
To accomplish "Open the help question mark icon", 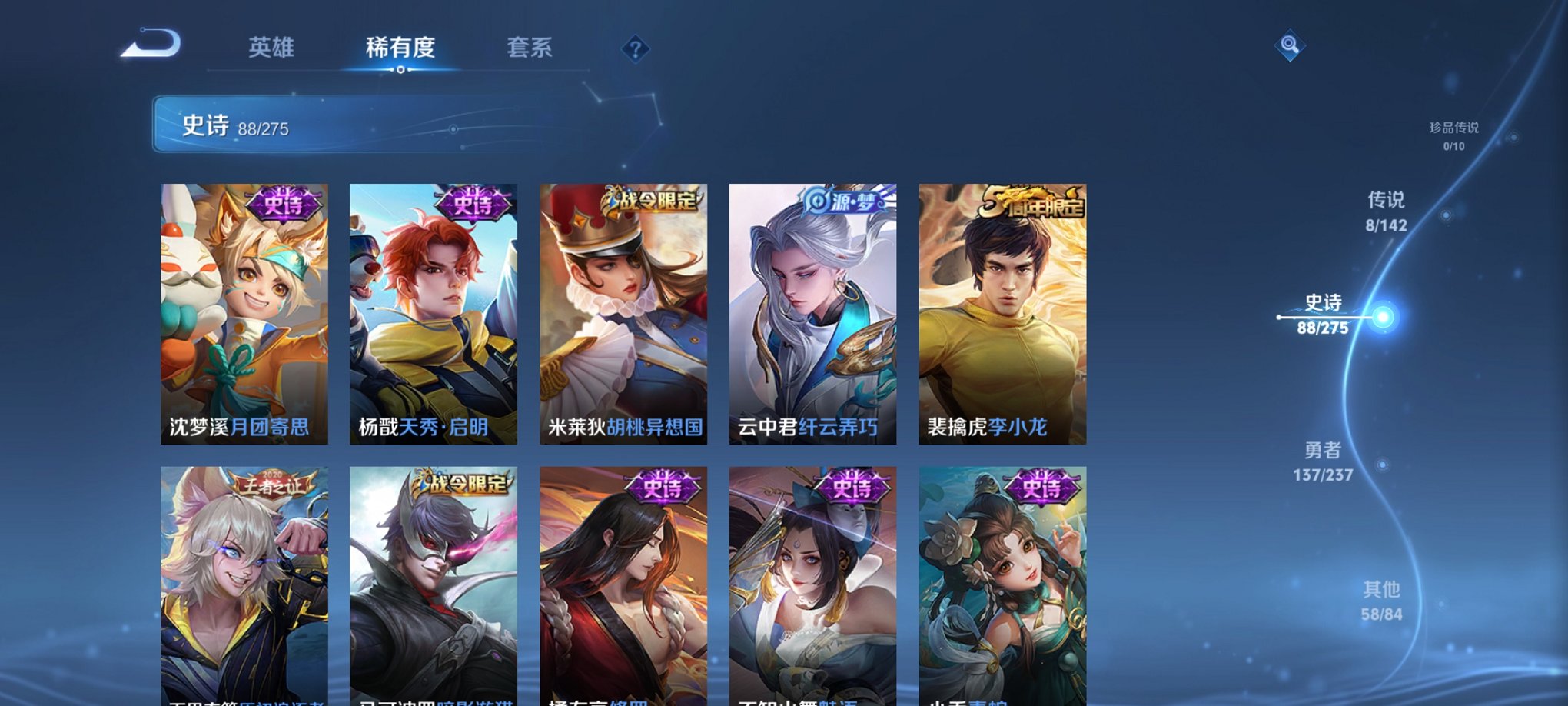I will (635, 49).
